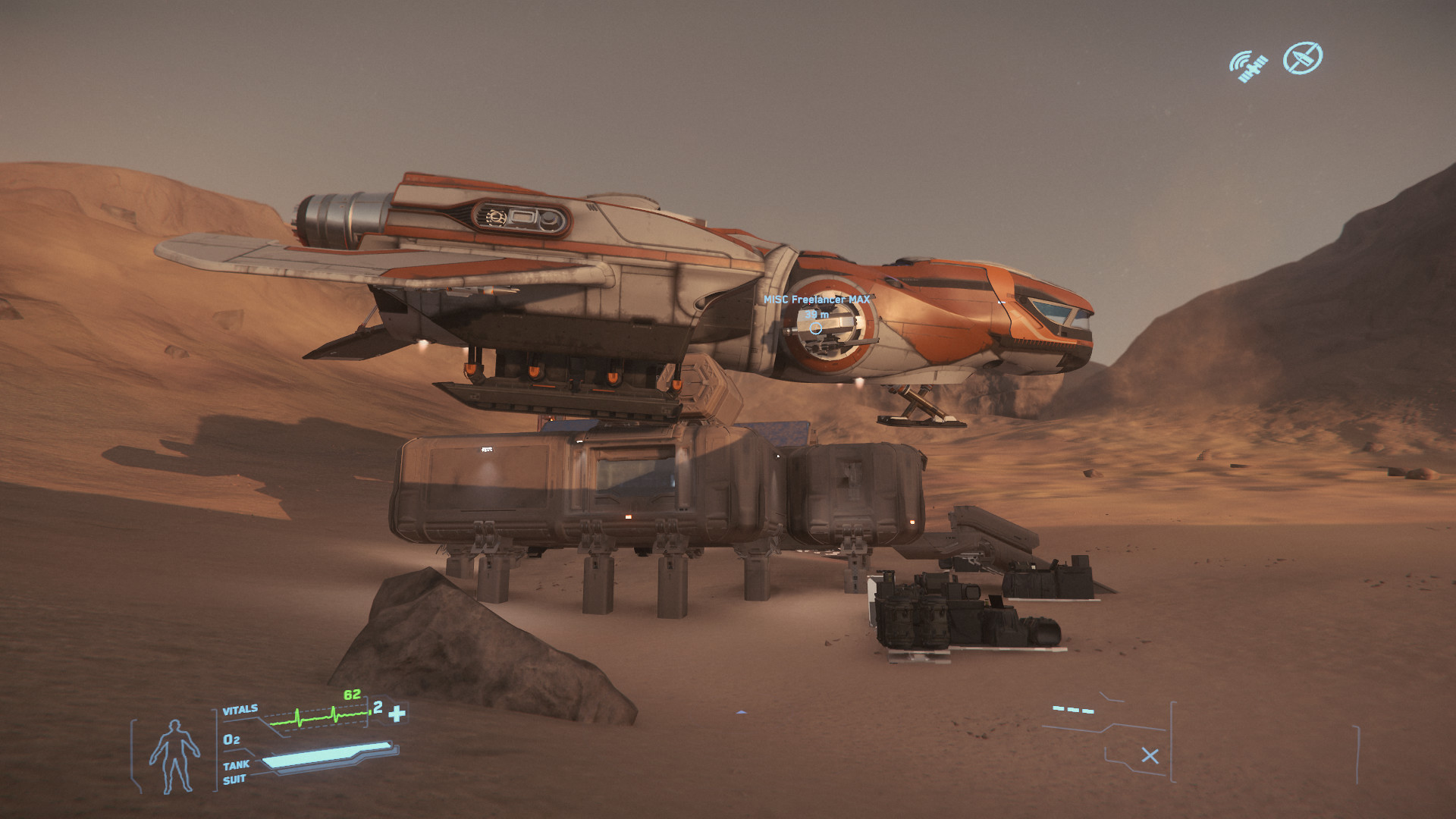This screenshot has width=1456, height=819.
Task: Click the body silhouette status icon
Action: click(x=174, y=756)
